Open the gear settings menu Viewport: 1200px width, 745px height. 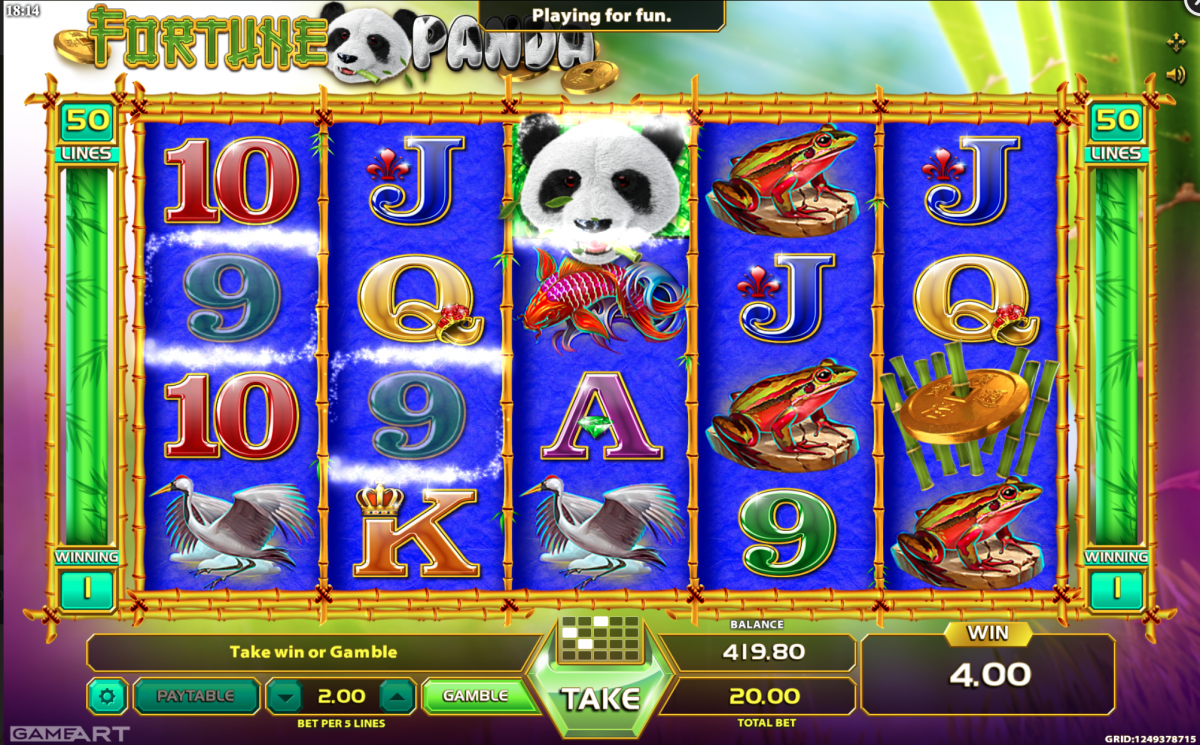[x=107, y=696]
